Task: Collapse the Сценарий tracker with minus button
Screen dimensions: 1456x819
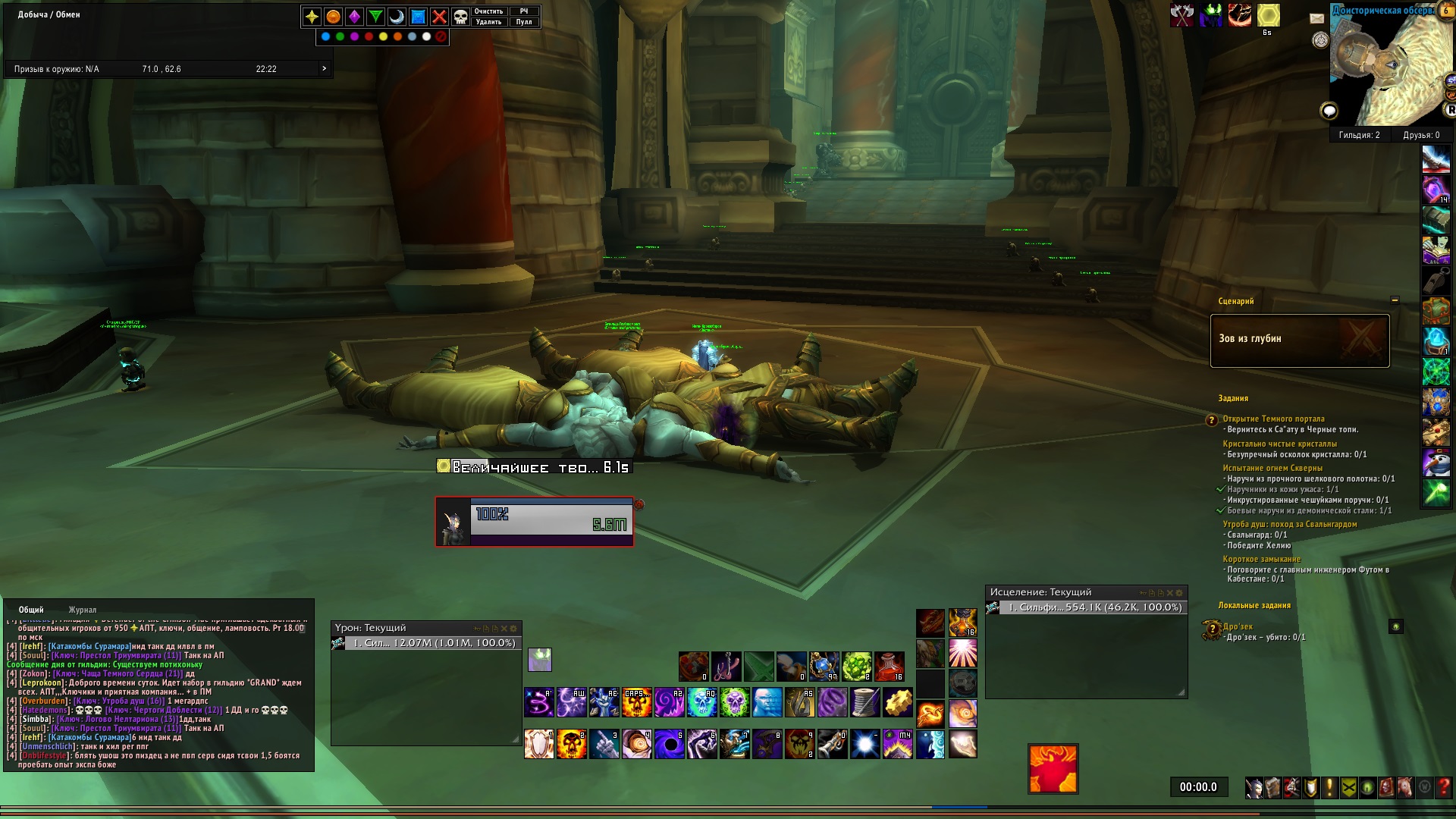Action: pos(1395,300)
